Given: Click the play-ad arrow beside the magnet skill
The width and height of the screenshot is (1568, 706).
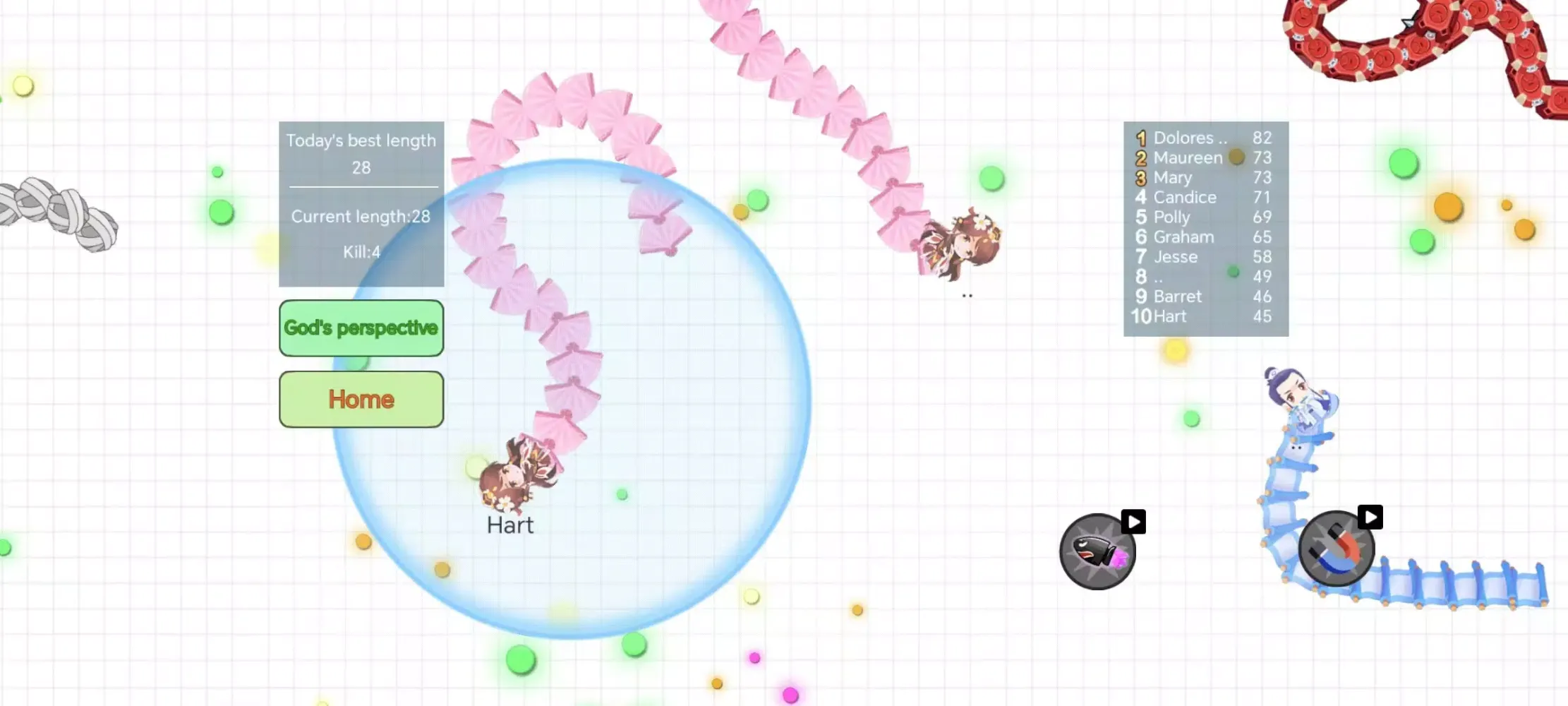Looking at the screenshot, I should tap(1369, 517).
